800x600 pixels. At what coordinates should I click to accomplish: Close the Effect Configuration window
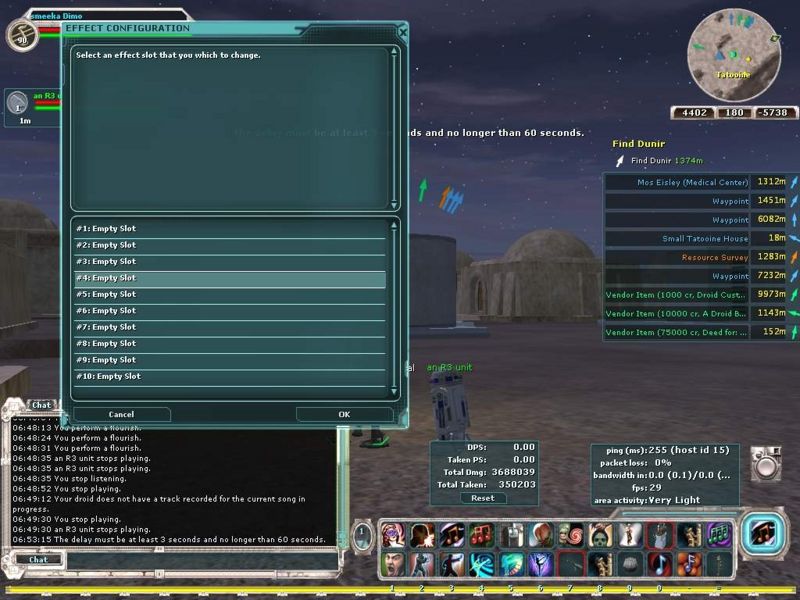402,31
